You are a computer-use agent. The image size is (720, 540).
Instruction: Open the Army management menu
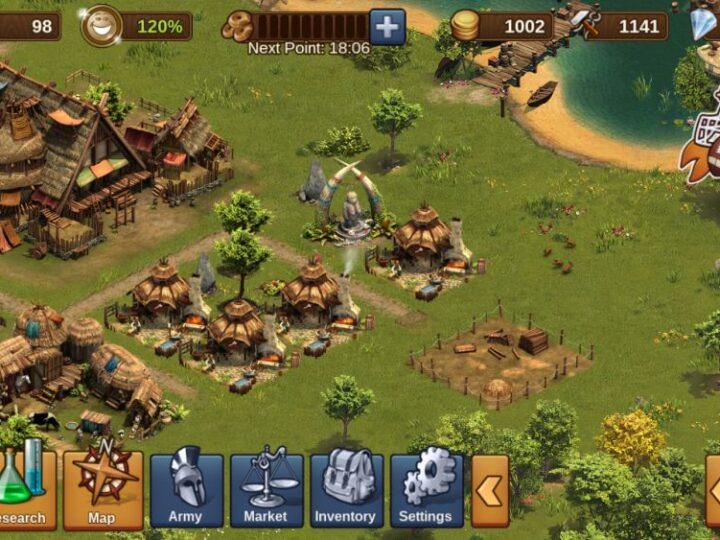186,489
